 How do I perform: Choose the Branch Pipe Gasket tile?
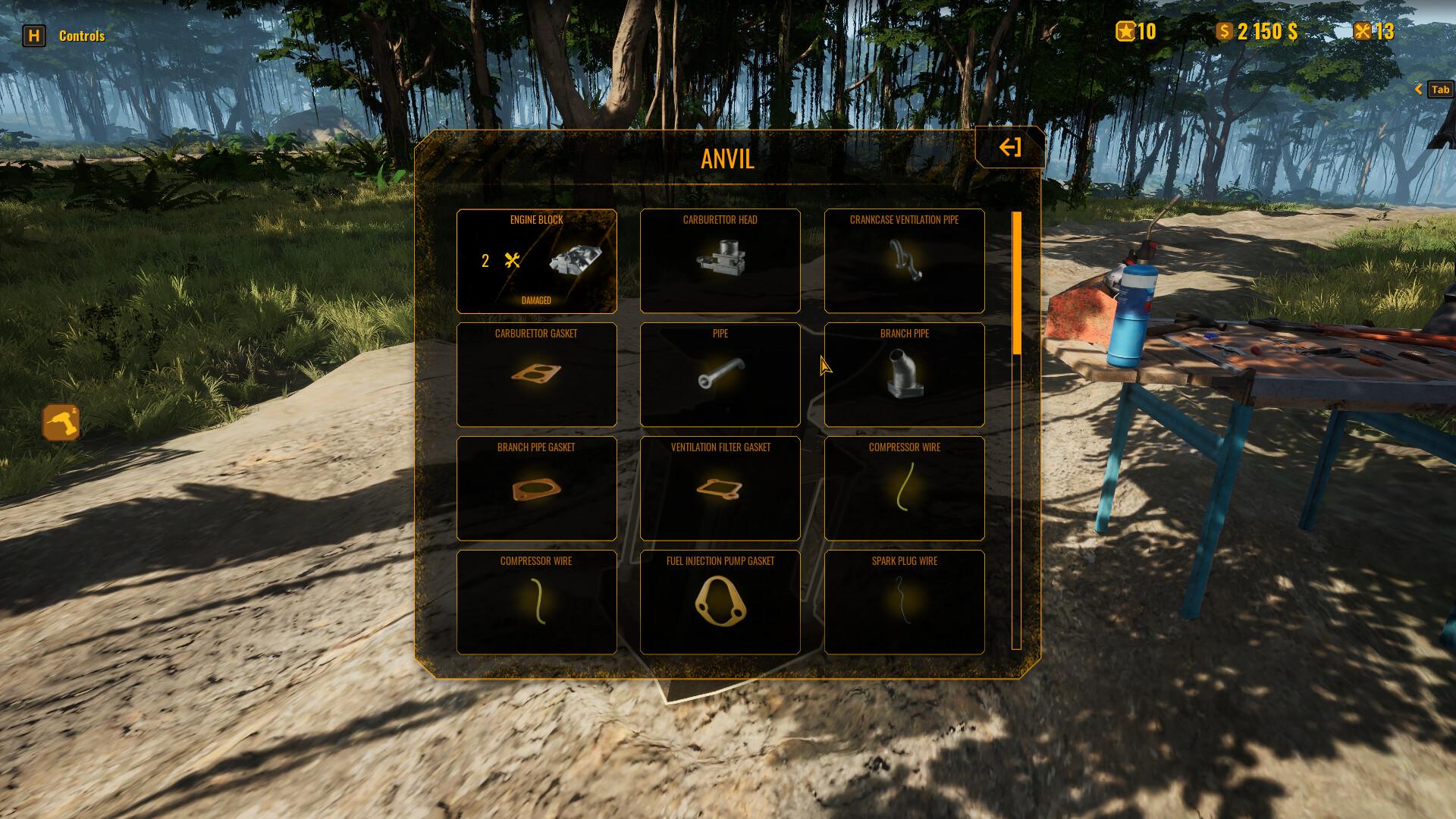click(536, 488)
